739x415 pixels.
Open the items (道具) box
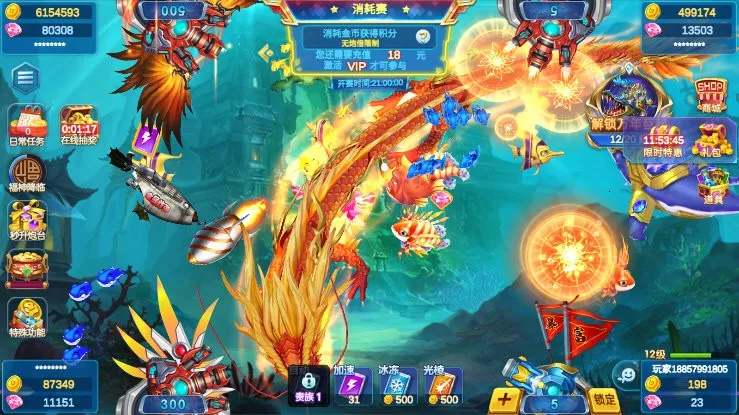711,184
